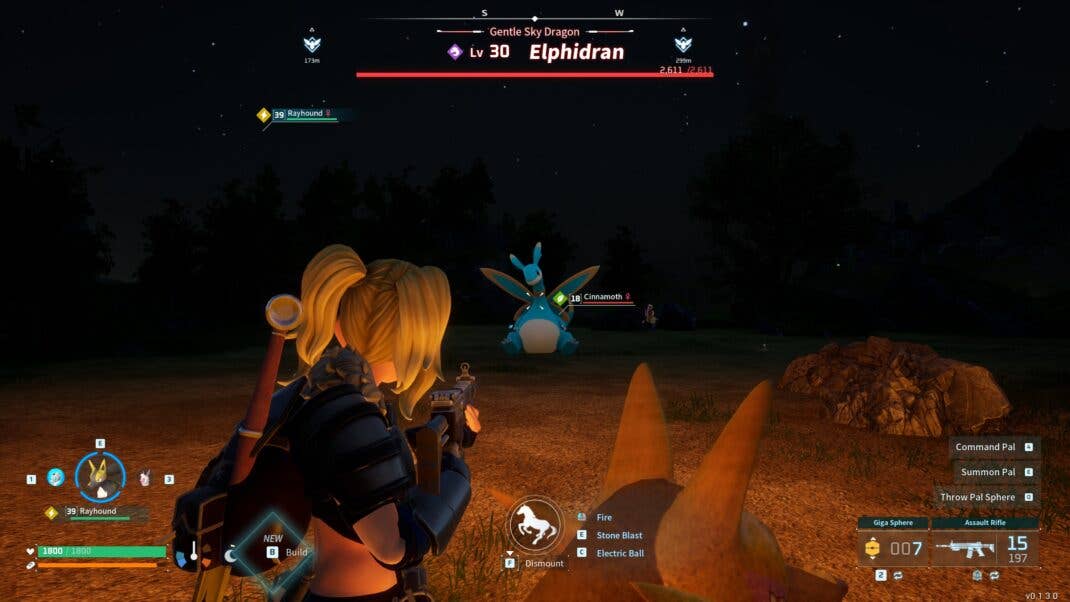Click the 173m compass waypoint marker

(x=312, y=45)
